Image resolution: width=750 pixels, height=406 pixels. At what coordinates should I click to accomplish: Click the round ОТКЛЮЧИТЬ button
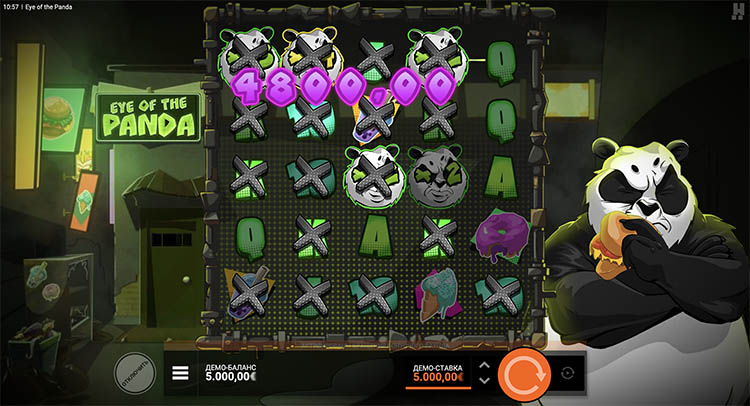coord(134,371)
